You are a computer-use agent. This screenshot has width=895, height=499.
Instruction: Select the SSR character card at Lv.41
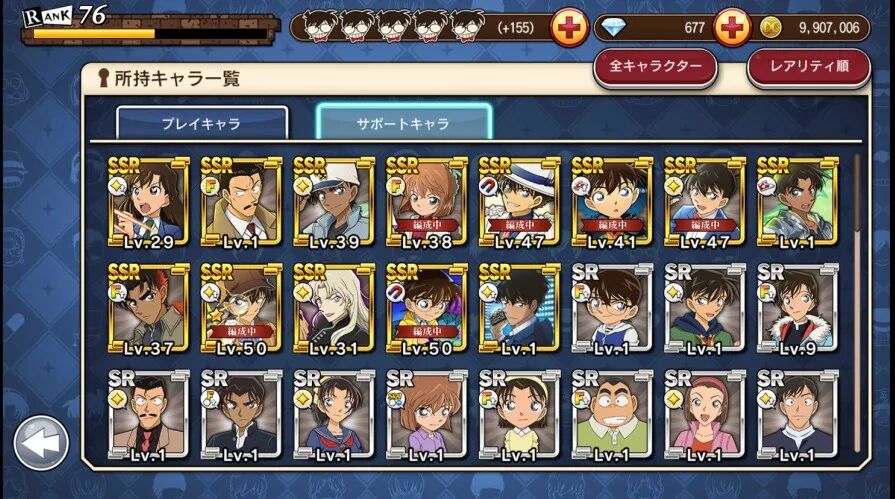[x=612, y=201]
